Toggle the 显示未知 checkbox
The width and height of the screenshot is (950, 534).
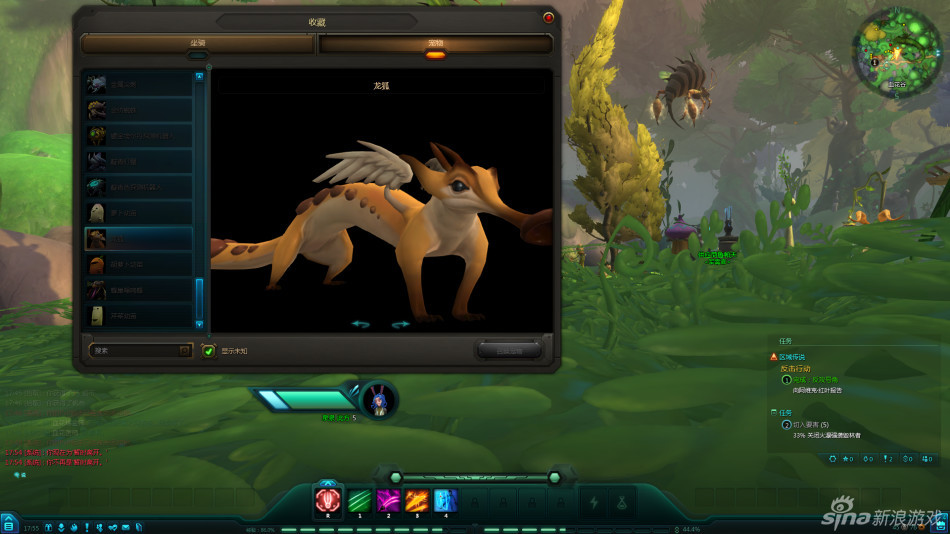(208, 351)
